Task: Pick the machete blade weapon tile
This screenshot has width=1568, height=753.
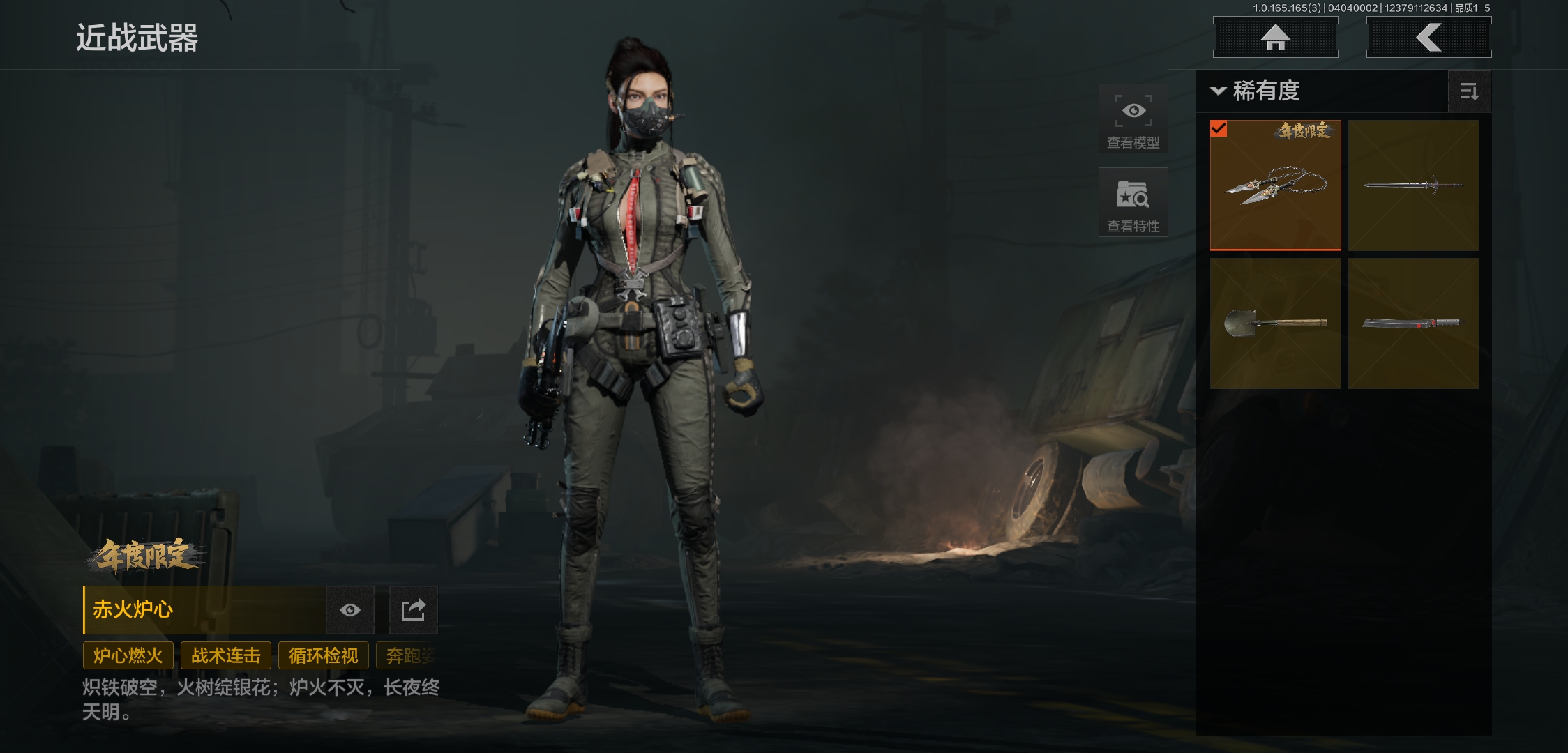Action: [1413, 324]
